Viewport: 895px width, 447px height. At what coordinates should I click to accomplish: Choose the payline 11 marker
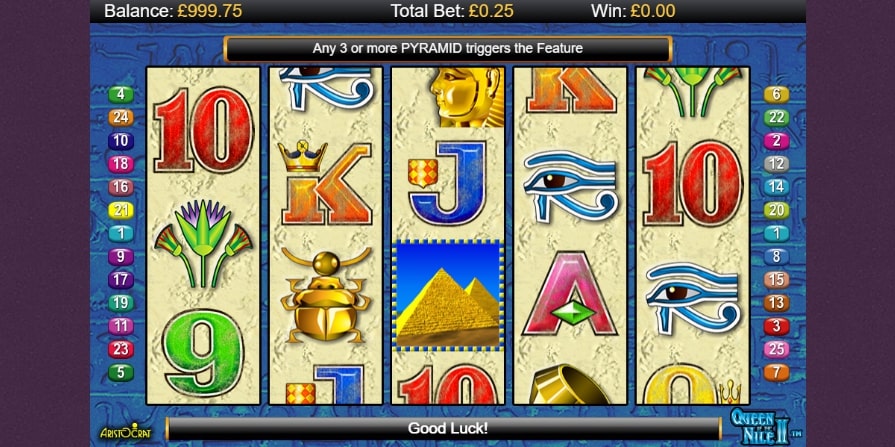121,326
